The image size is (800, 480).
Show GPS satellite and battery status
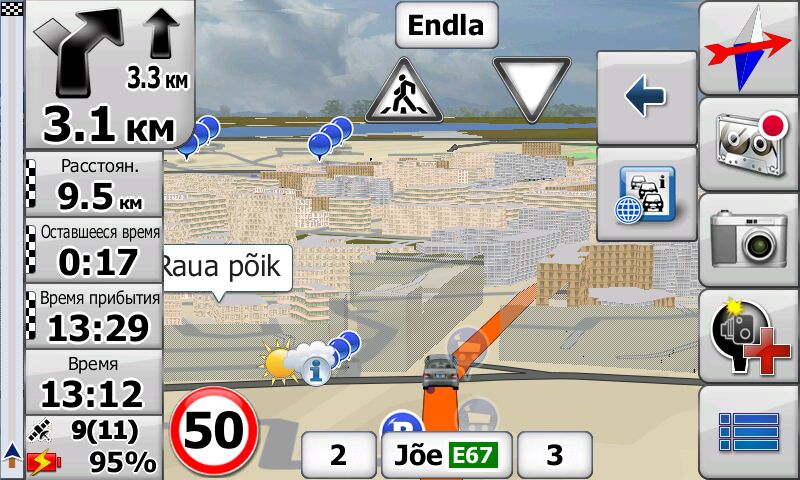97,447
